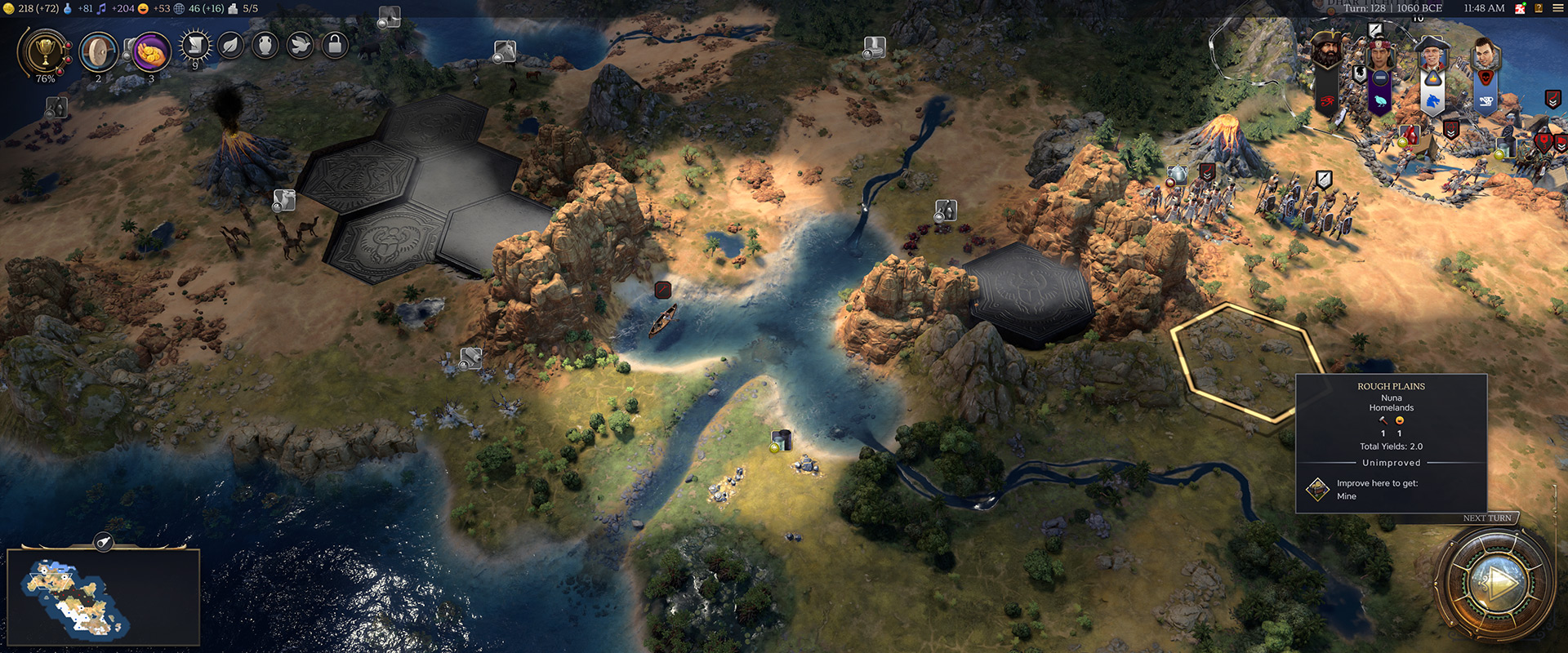1568x653 pixels.
Task: Open the religion dove icon
Action: tap(300, 46)
